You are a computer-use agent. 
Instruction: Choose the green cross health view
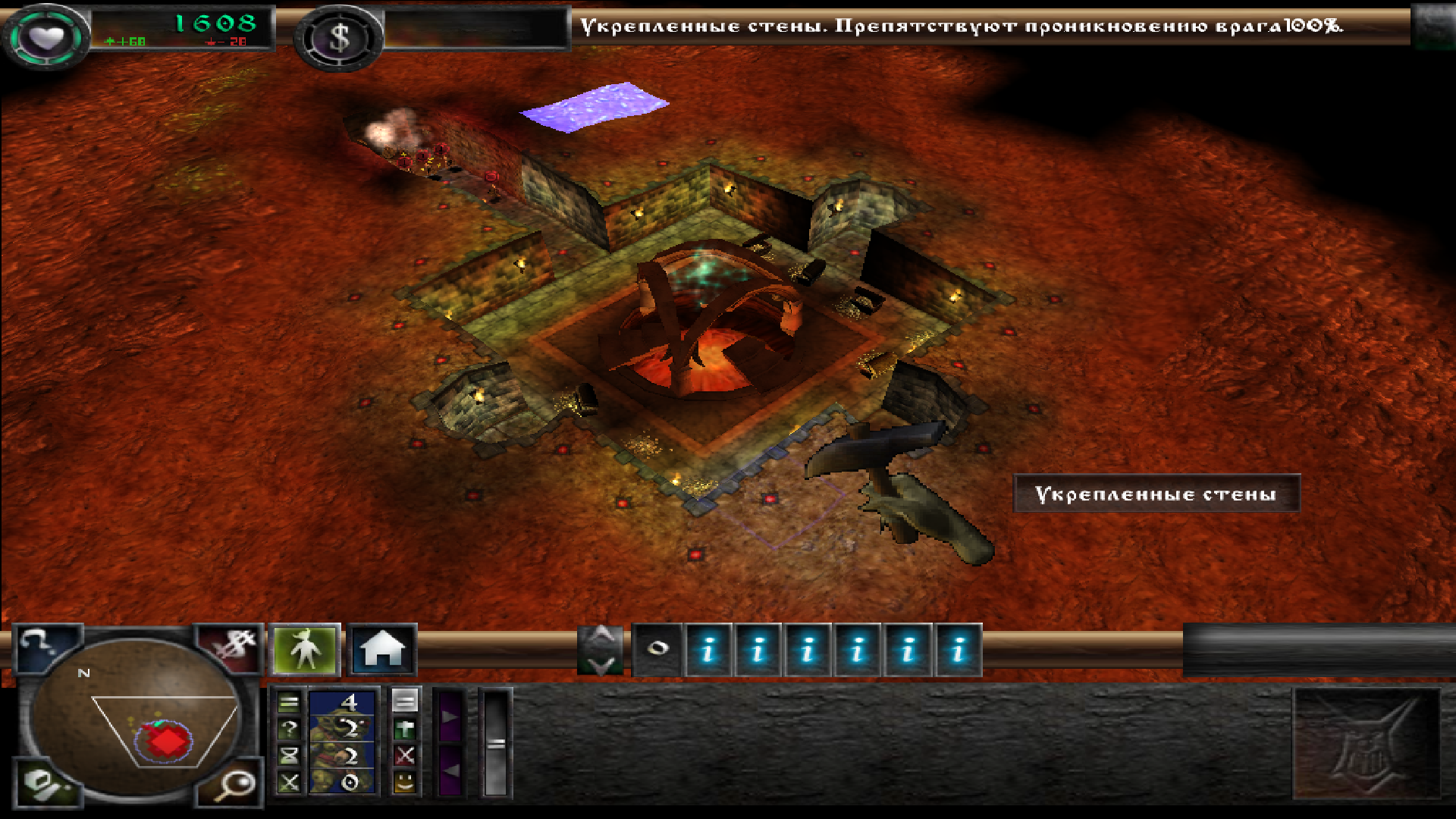point(405,729)
